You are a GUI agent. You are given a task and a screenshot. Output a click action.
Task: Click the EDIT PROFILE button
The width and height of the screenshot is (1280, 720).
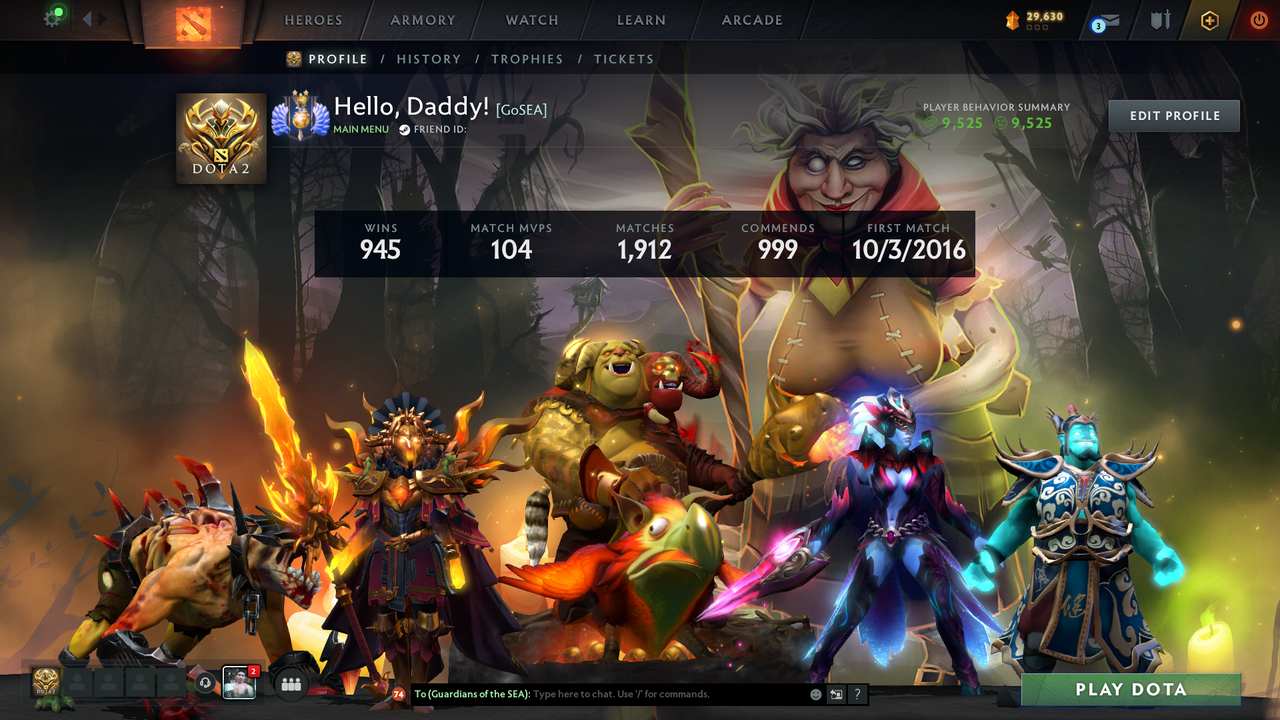1173,115
